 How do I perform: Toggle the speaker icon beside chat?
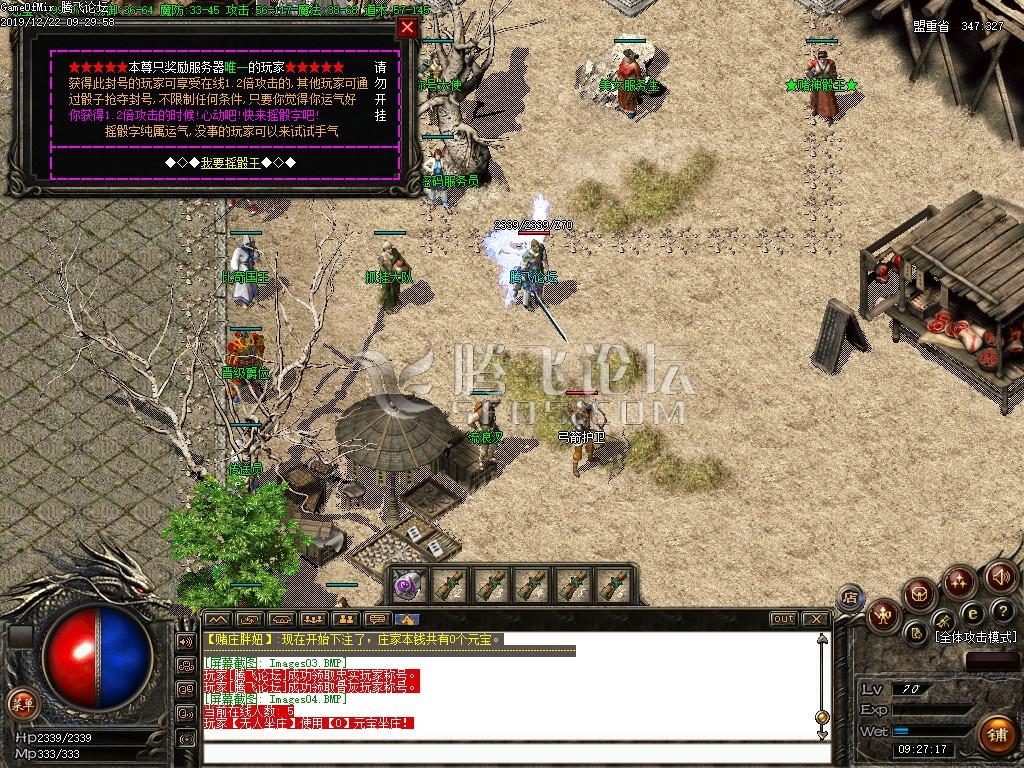pos(185,641)
